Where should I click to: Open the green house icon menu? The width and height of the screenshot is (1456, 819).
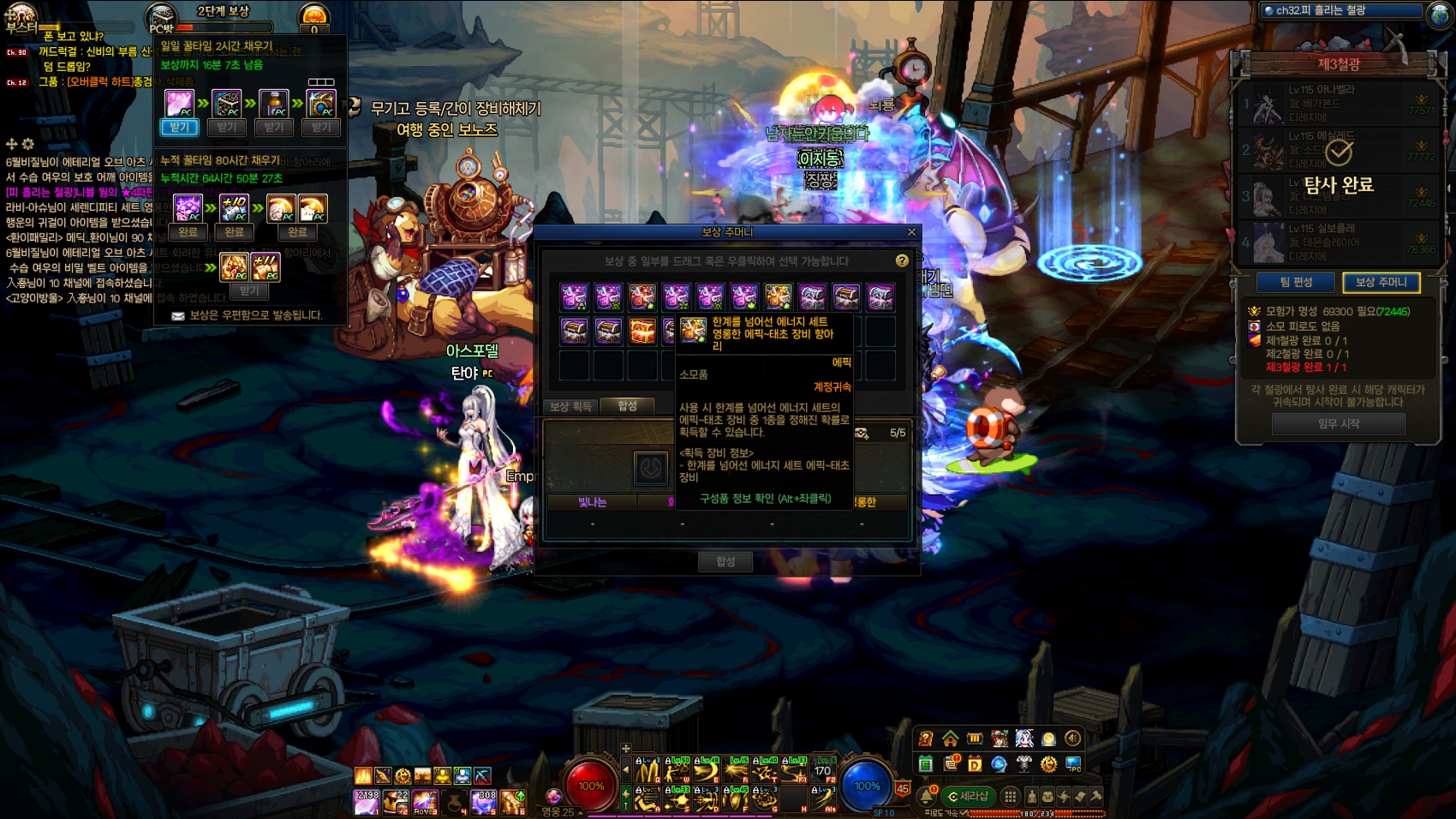coord(950,738)
